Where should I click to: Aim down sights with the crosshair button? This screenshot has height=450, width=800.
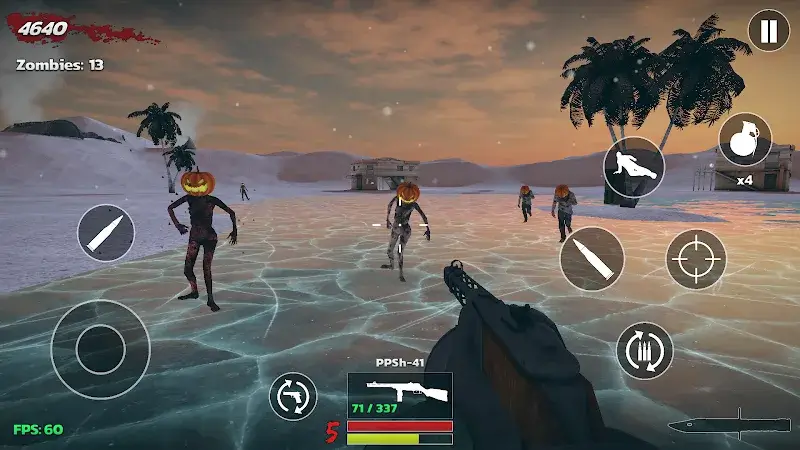click(x=696, y=259)
